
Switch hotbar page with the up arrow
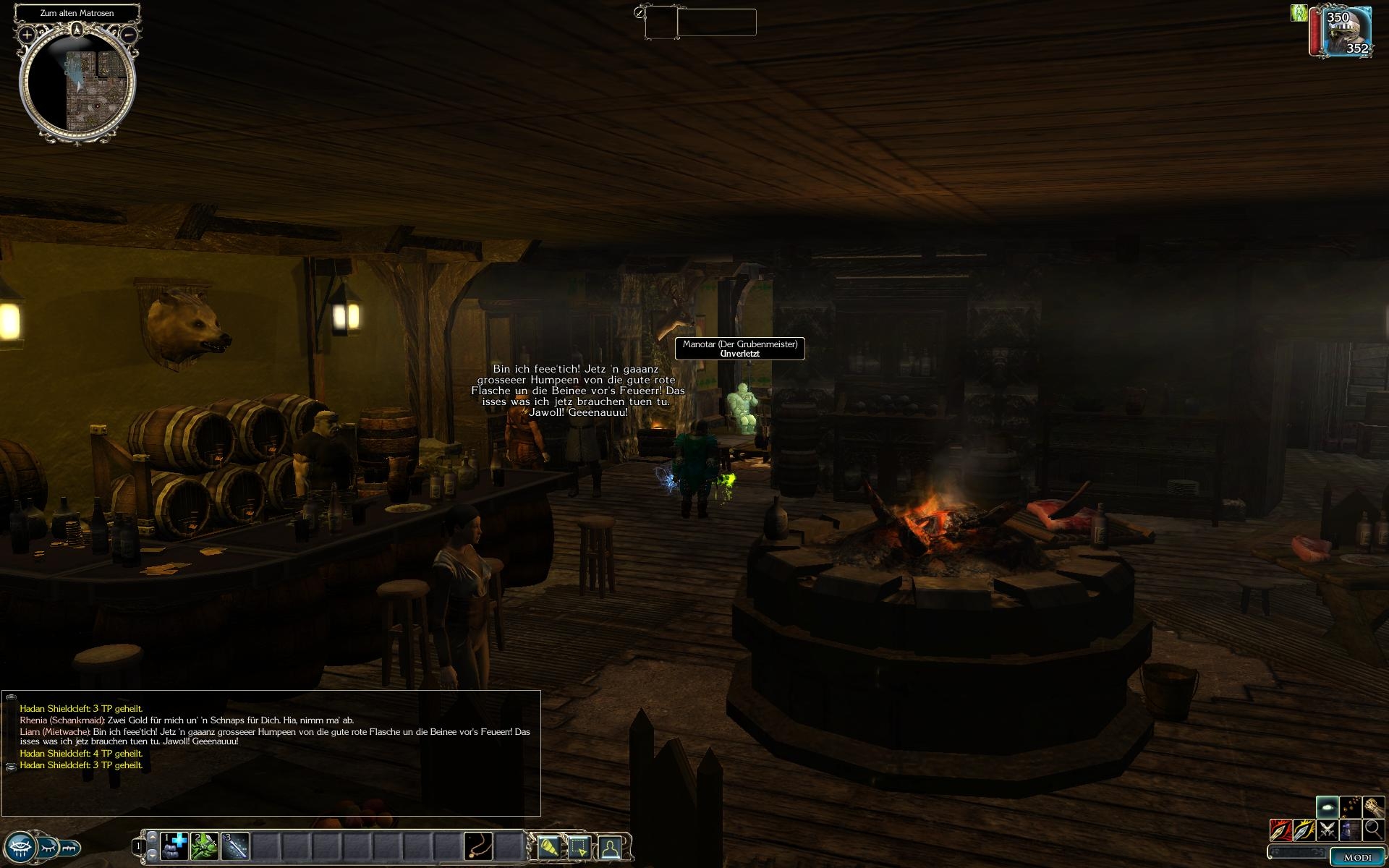152,837
